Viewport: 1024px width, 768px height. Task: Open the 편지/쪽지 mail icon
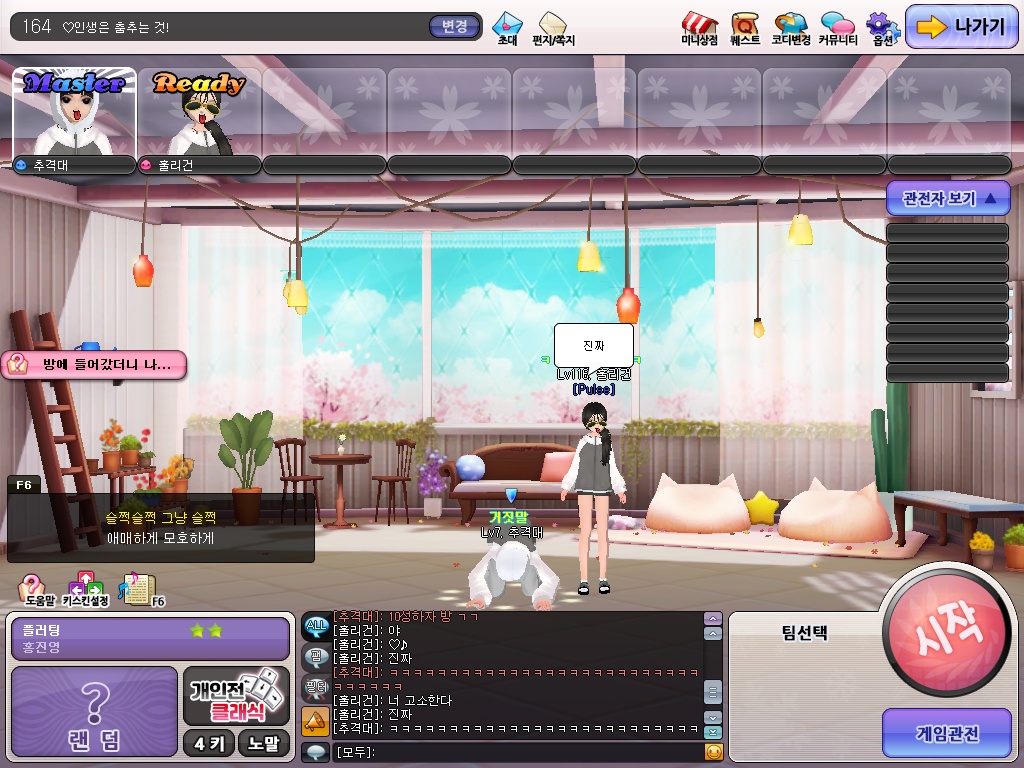[553, 27]
